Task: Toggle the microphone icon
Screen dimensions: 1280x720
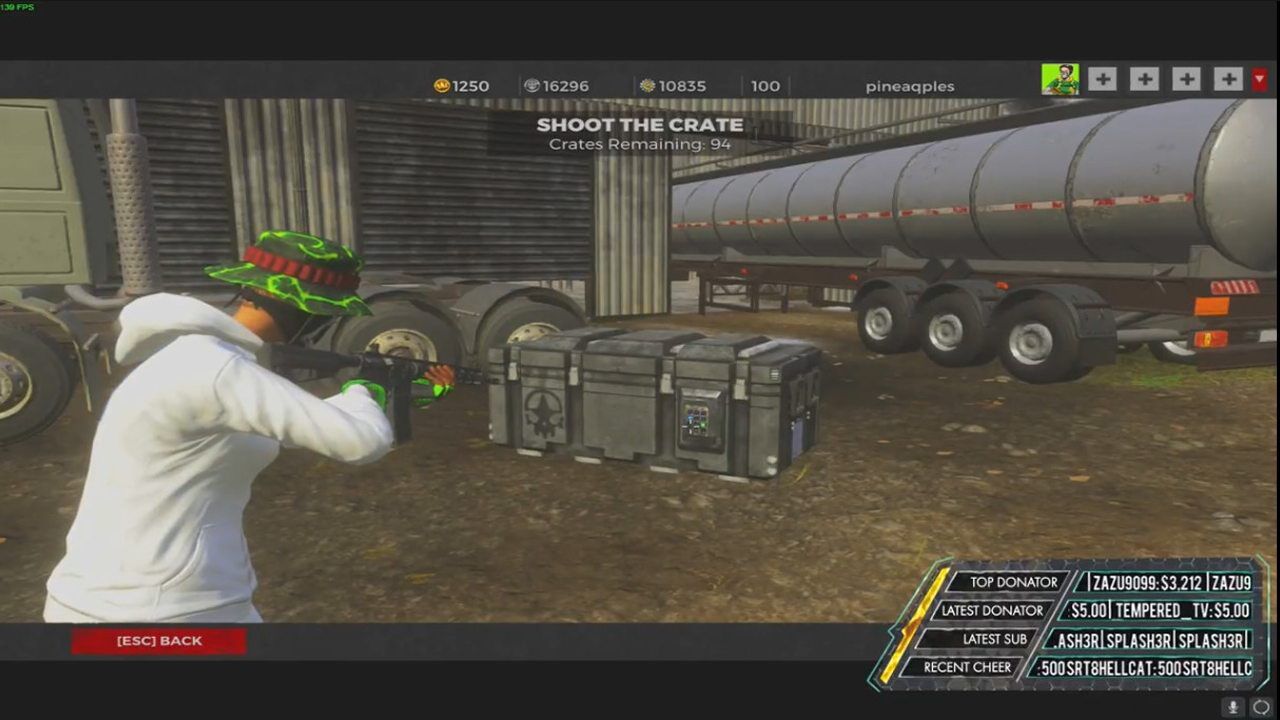Action: (x=1233, y=707)
